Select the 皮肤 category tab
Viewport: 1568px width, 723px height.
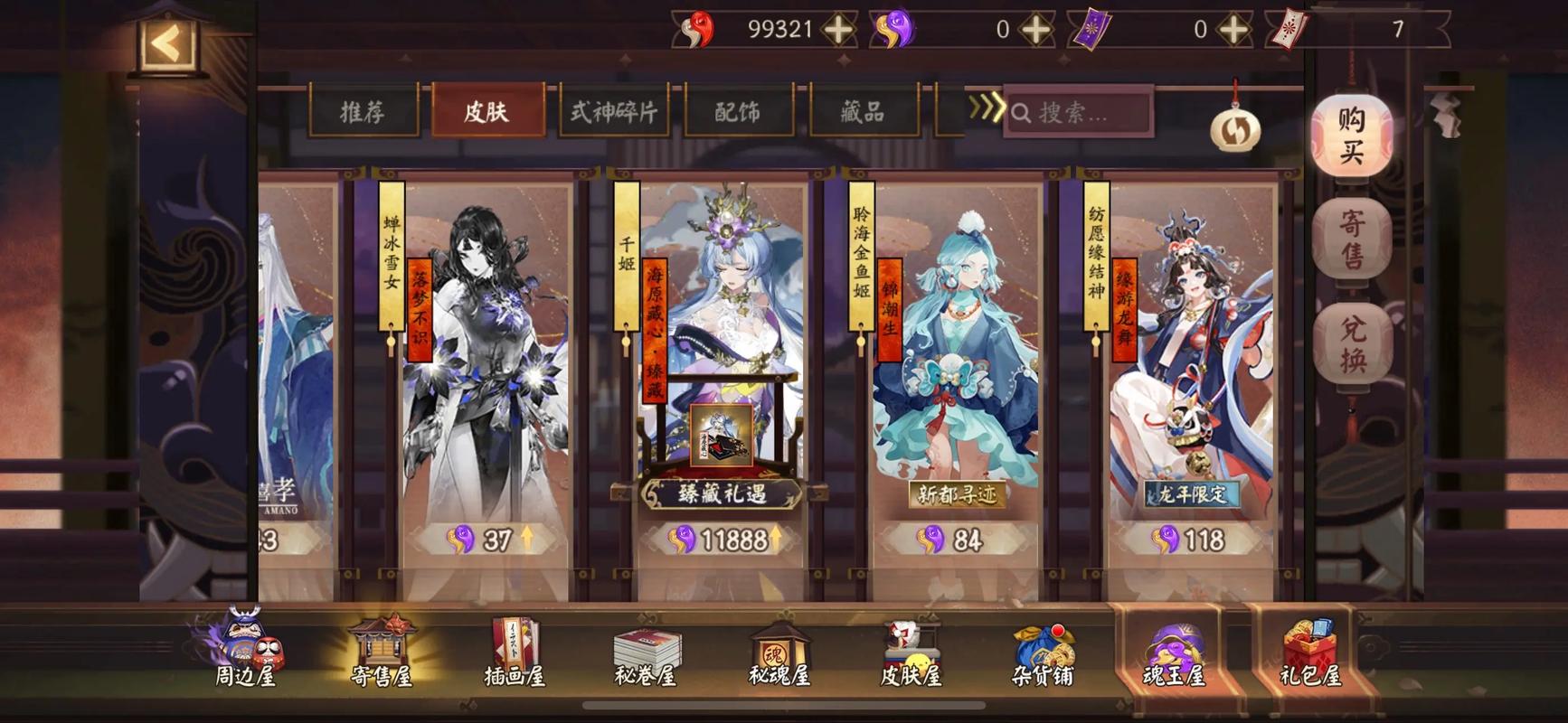tap(487, 112)
